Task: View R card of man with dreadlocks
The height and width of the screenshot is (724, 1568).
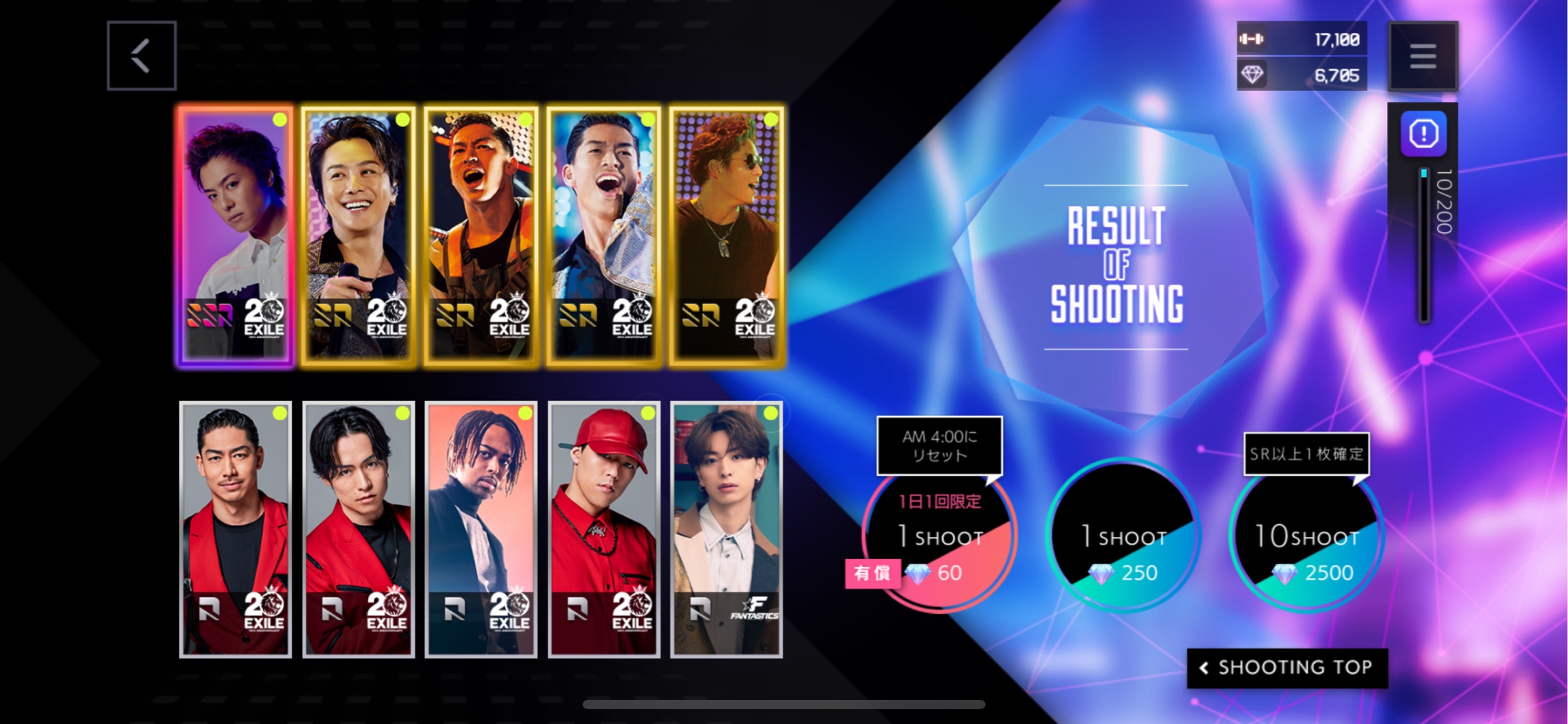Action: [481, 529]
